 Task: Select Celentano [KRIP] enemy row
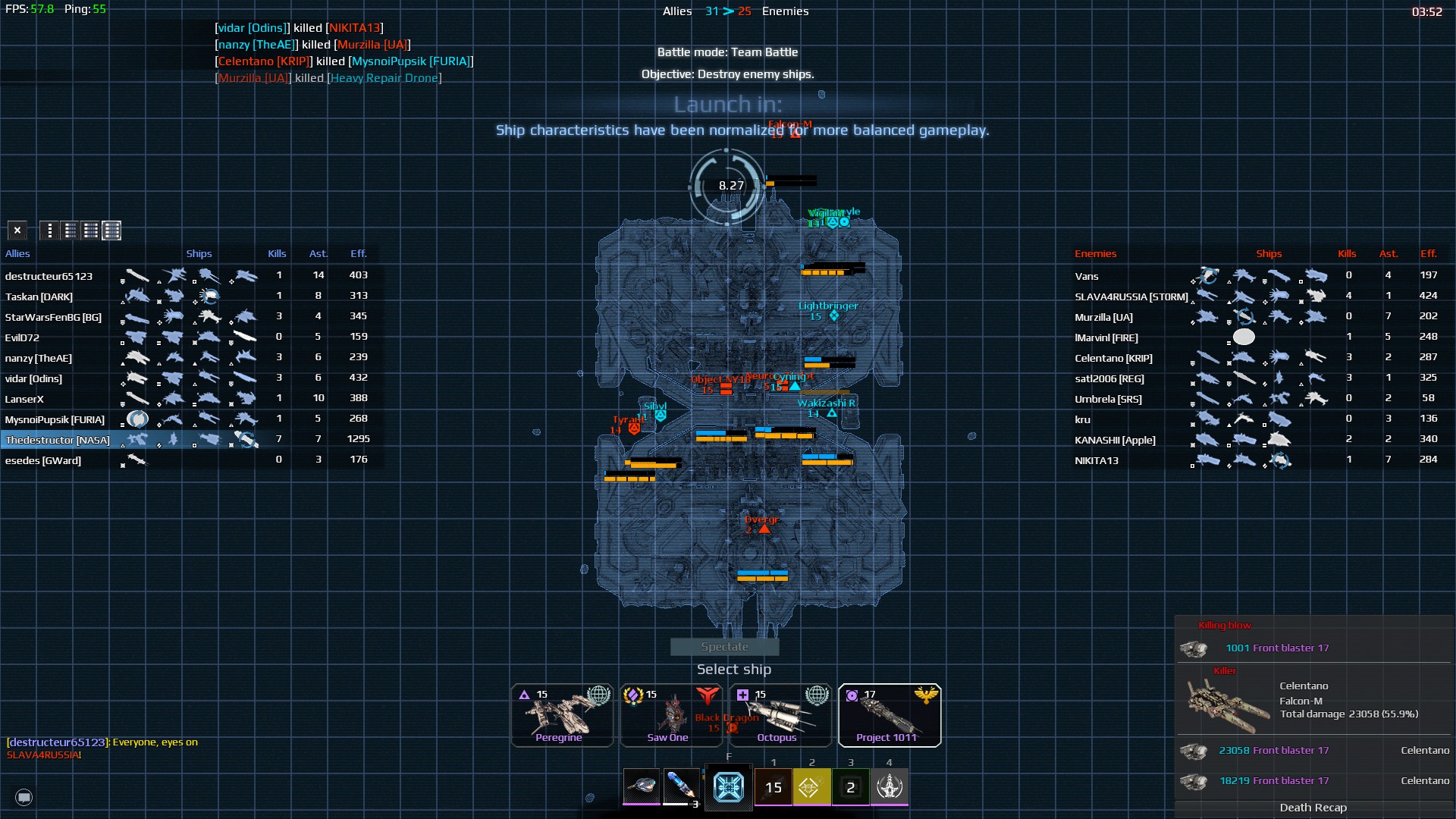click(x=1113, y=358)
